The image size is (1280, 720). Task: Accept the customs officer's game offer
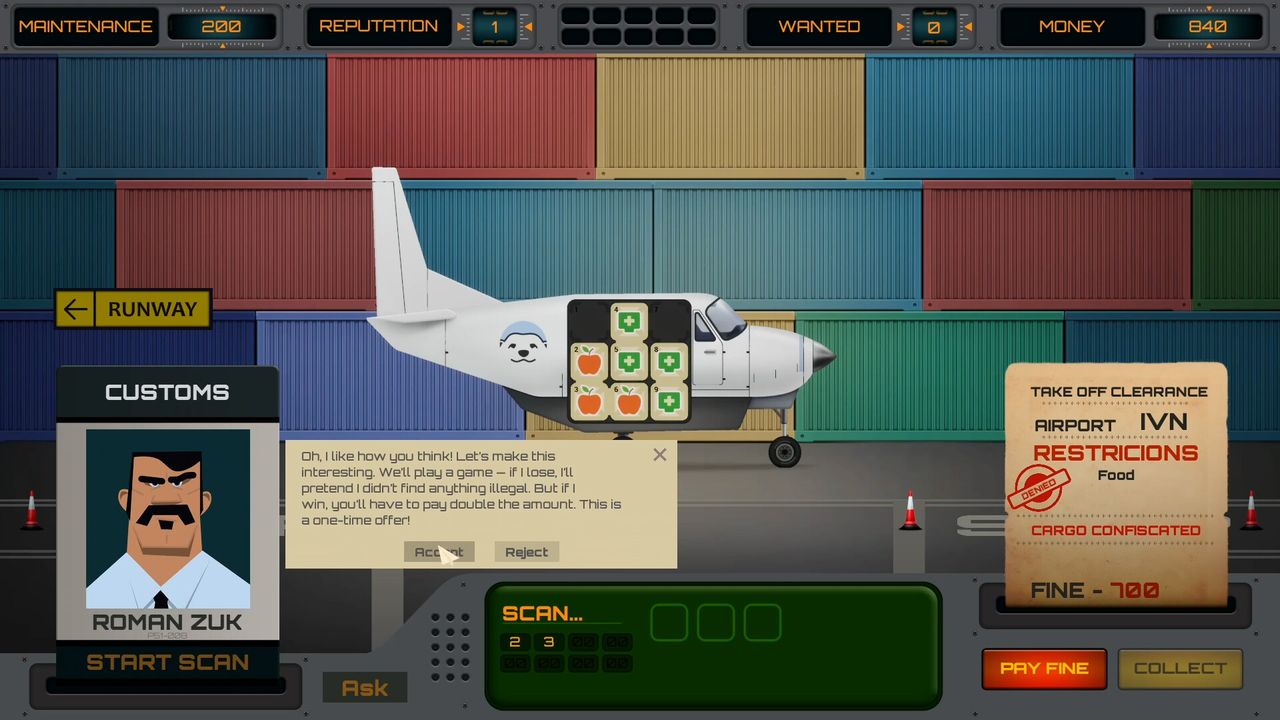439,552
